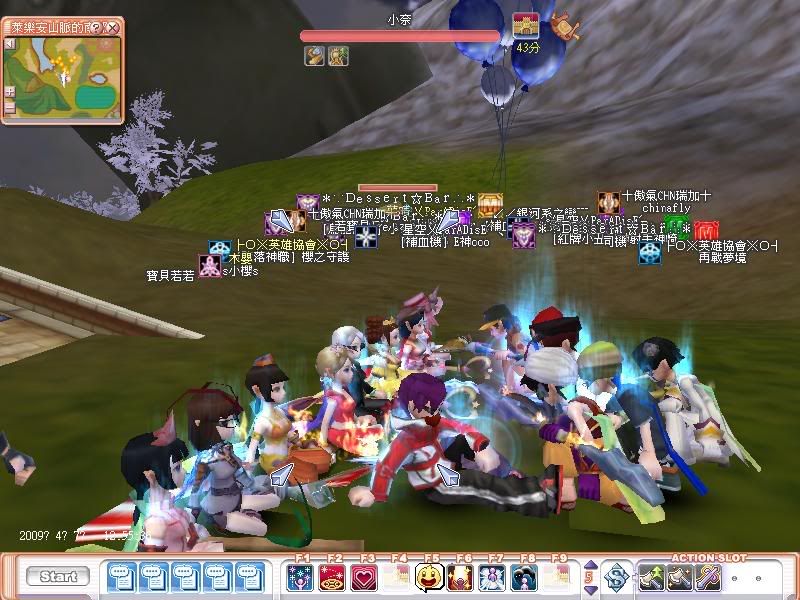Image resolution: width=800 pixels, height=600 pixels.
Task: Activate the F3 heart skill
Action: (x=364, y=577)
